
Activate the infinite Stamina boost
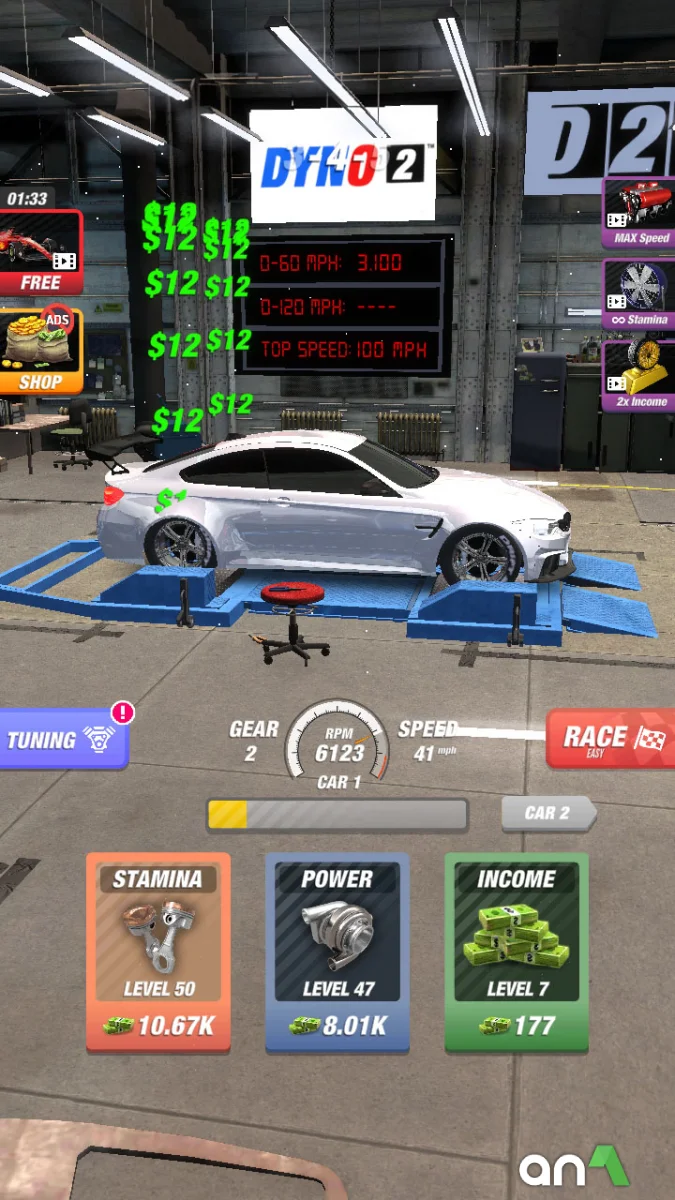click(640, 295)
